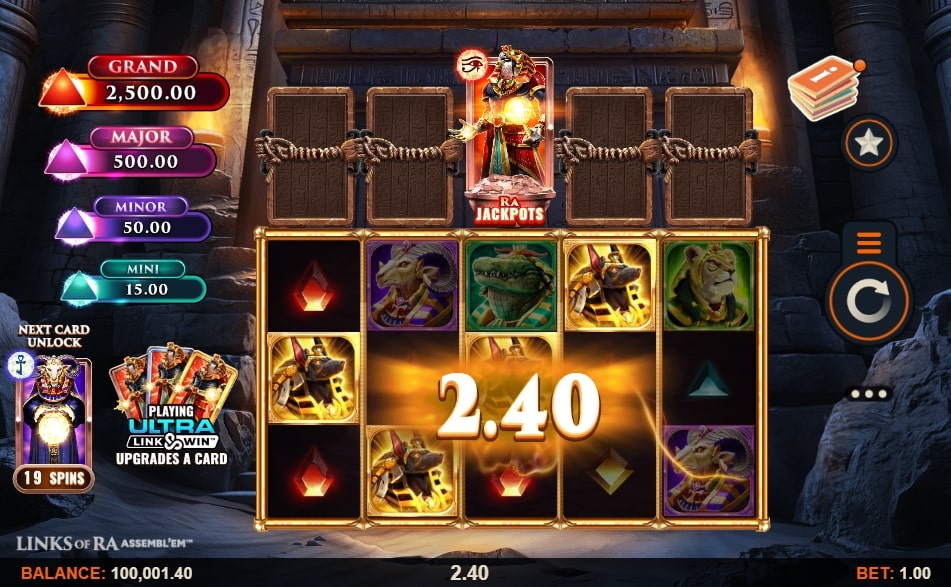This screenshot has height=587, width=951.
Task: Open the stacked cards collection icon
Action: tap(823, 88)
